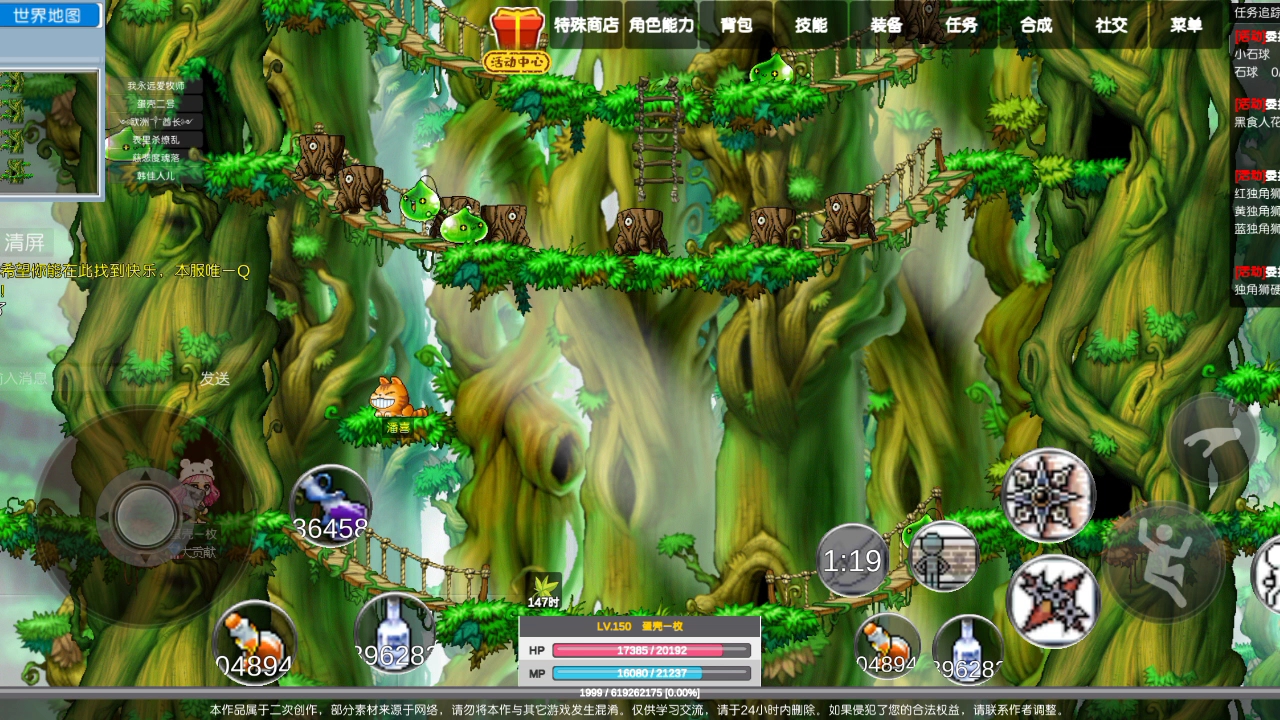Open the 技能 skills menu
The width and height of the screenshot is (1280, 720).
tap(811, 25)
